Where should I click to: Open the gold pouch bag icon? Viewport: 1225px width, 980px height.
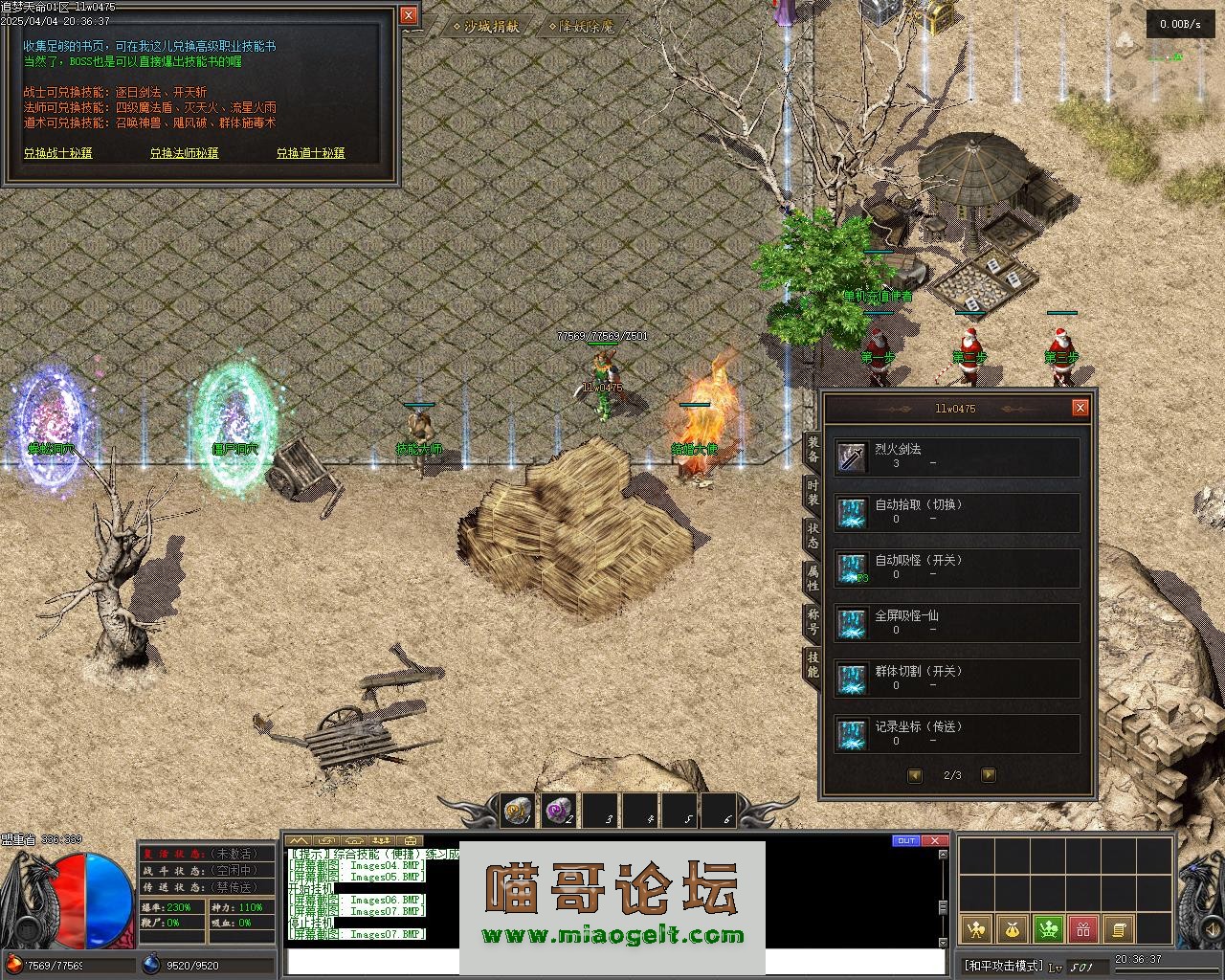(1013, 928)
